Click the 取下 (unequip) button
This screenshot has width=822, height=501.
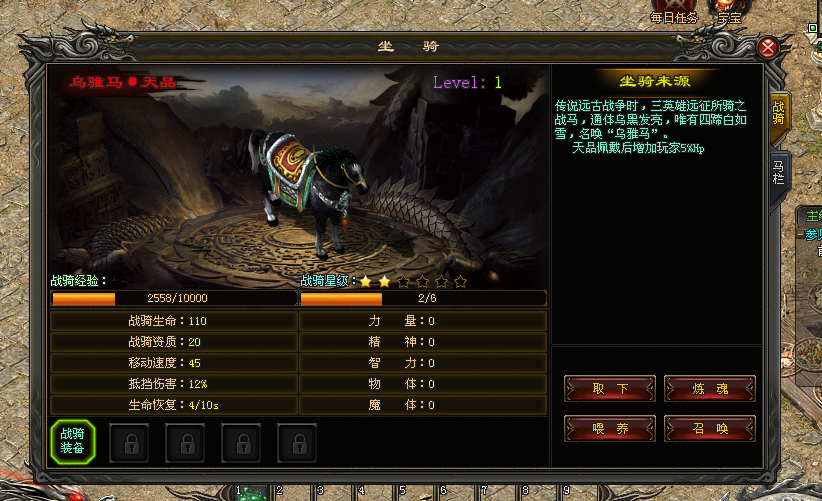click(610, 388)
